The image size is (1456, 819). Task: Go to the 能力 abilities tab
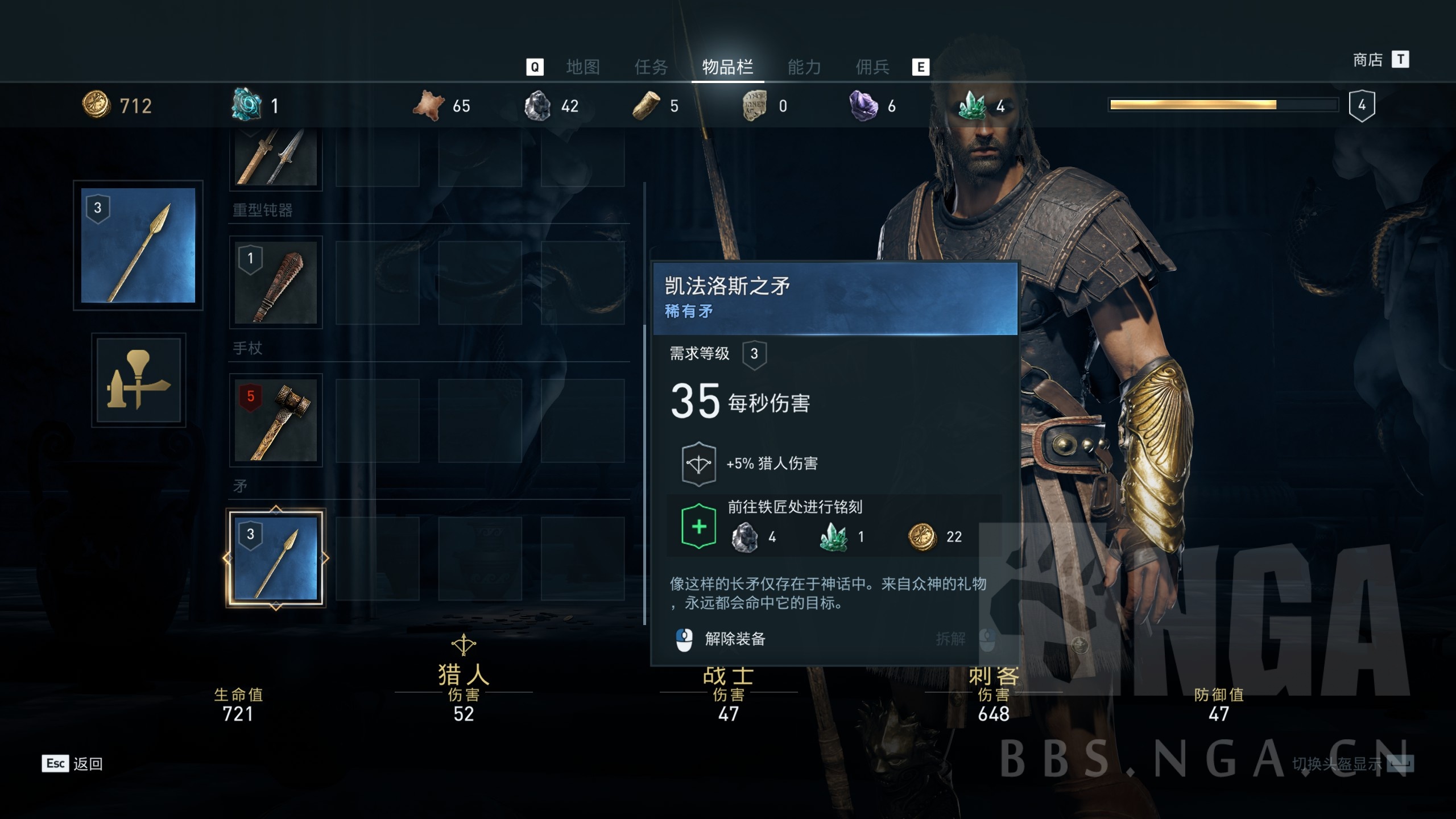[804, 67]
